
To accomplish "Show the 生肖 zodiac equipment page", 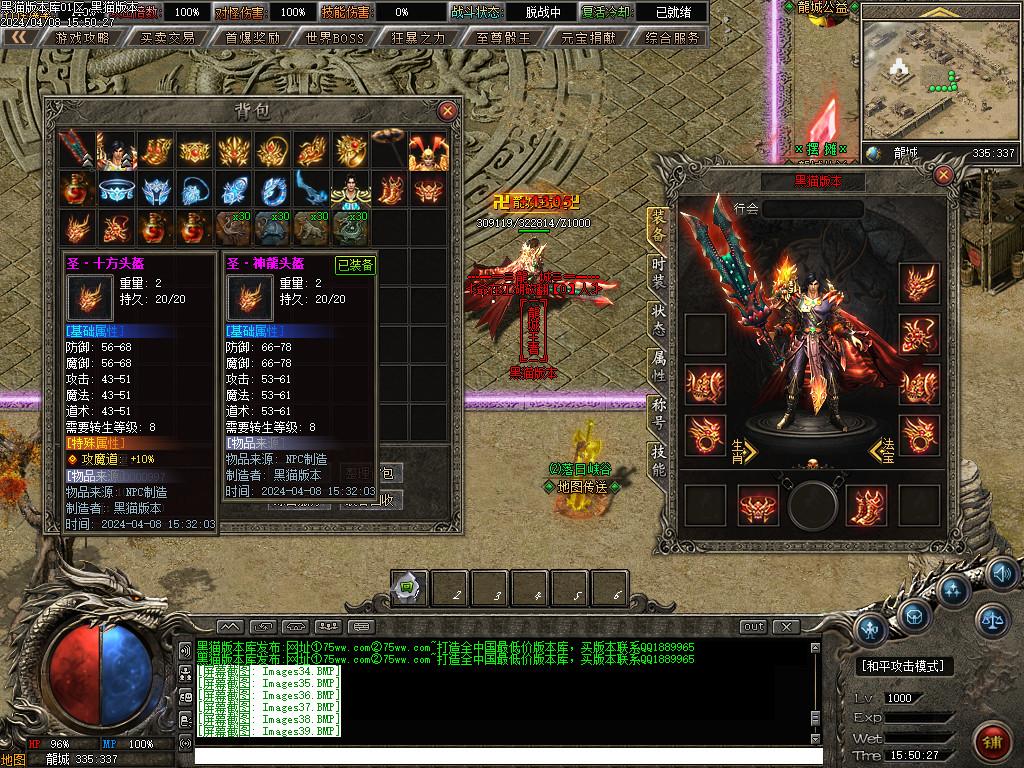I will 742,451.
